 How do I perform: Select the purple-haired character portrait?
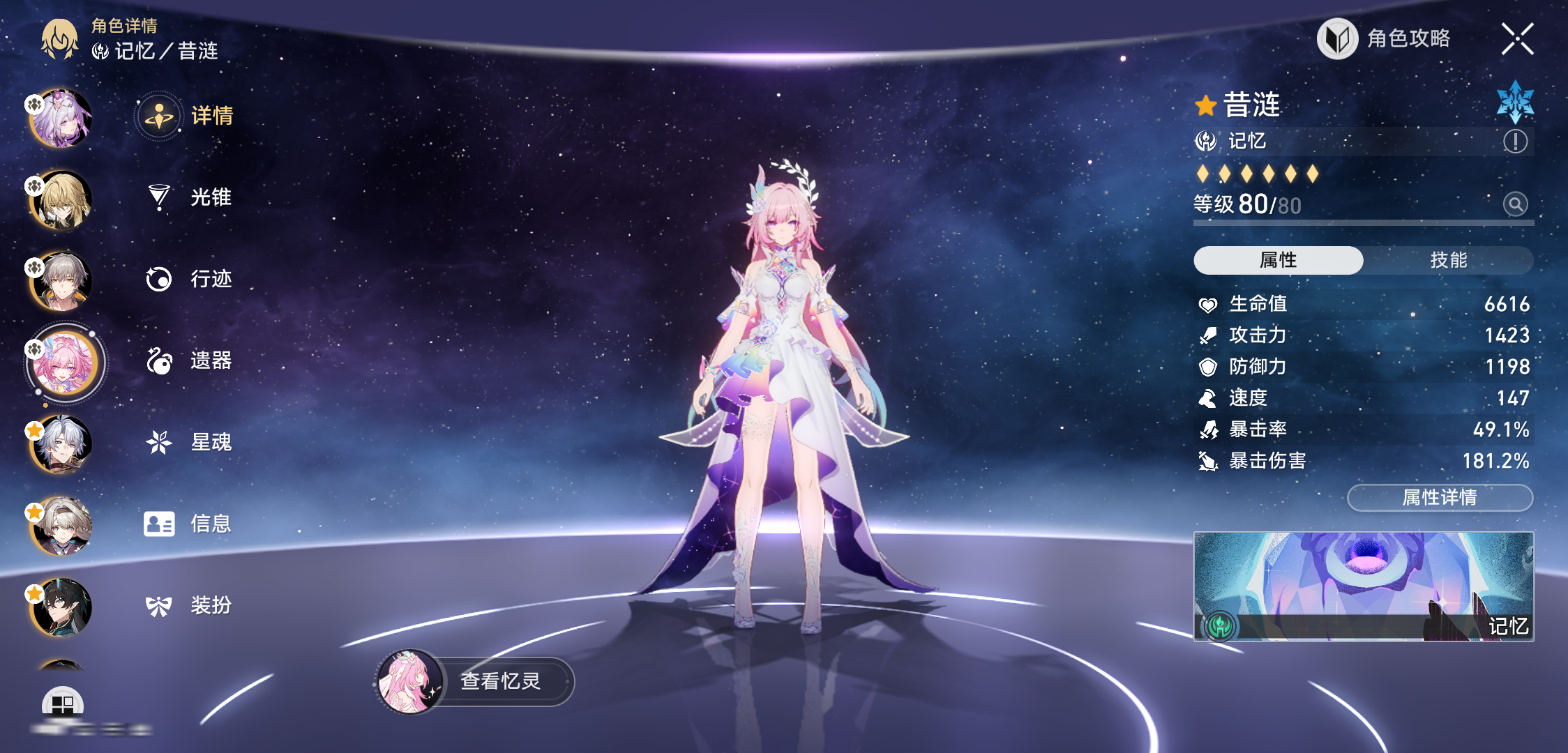[x=61, y=119]
